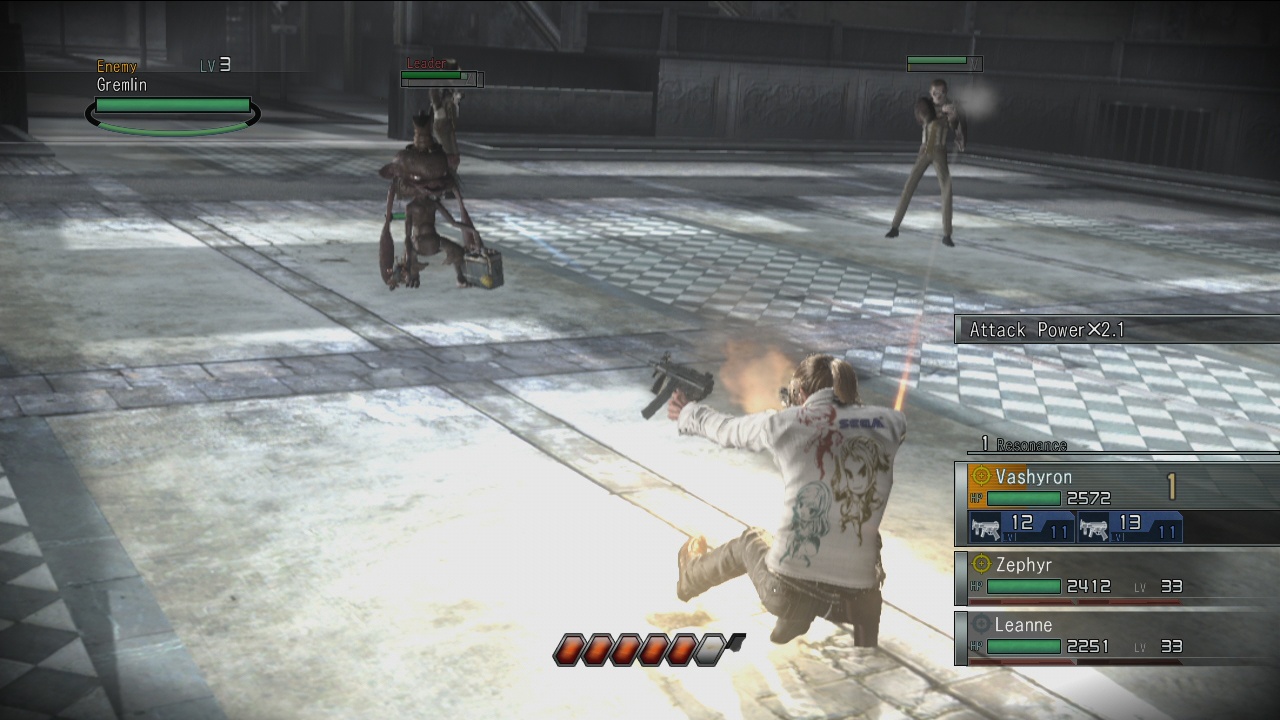
Task: Click the HP label on Vashyron's panel
Action: 979,497
